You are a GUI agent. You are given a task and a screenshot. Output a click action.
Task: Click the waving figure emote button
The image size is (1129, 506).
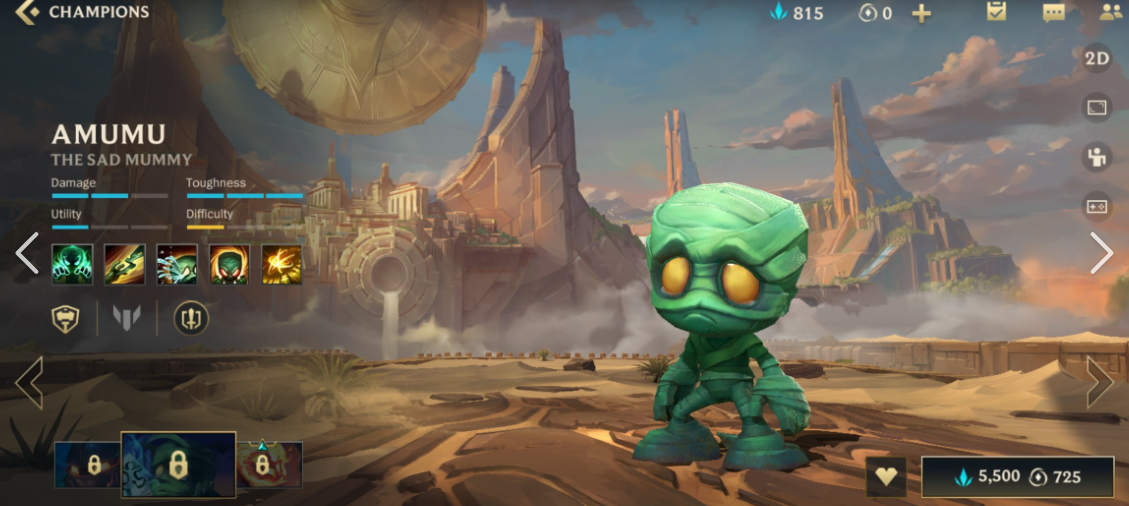pos(1097,157)
